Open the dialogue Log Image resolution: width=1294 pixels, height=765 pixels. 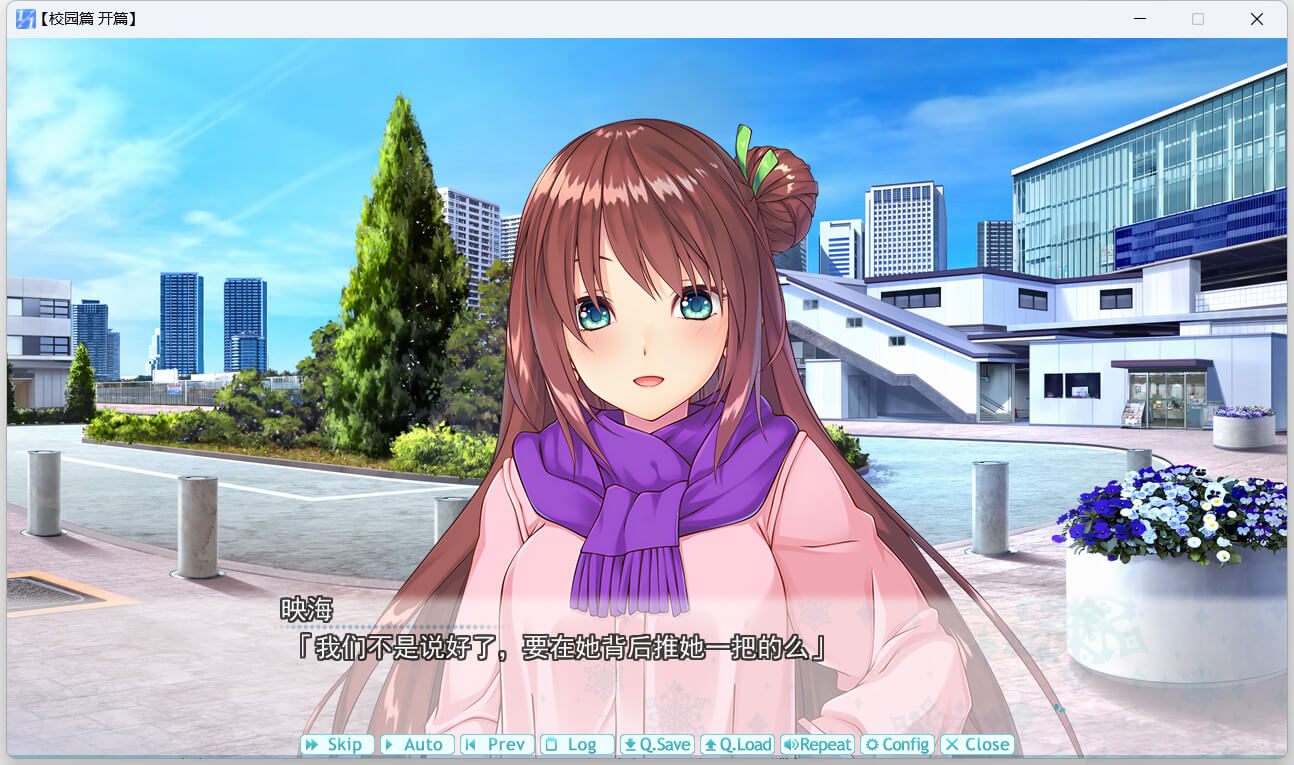tap(577, 745)
